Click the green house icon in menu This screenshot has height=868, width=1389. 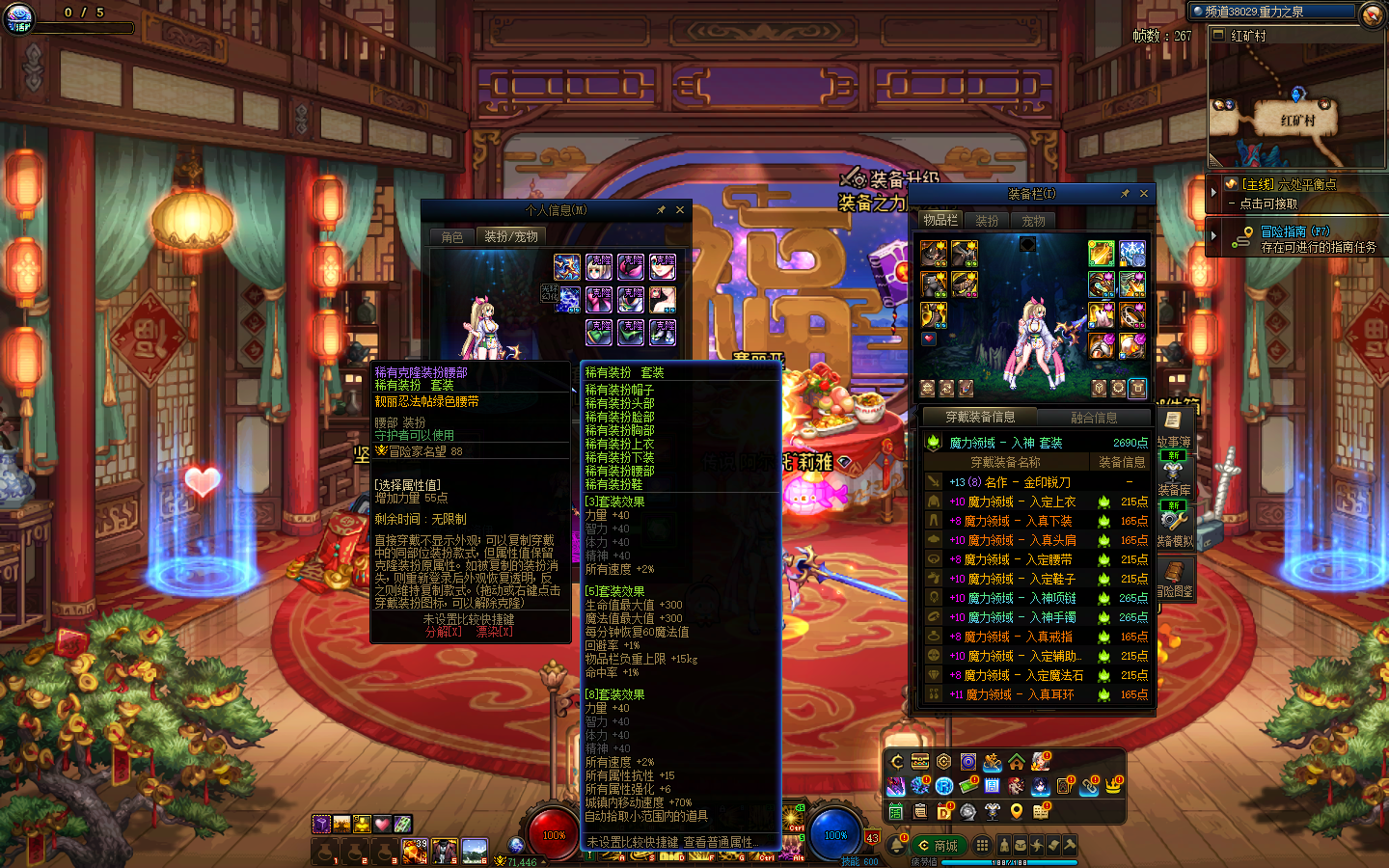(x=1017, y=762)
